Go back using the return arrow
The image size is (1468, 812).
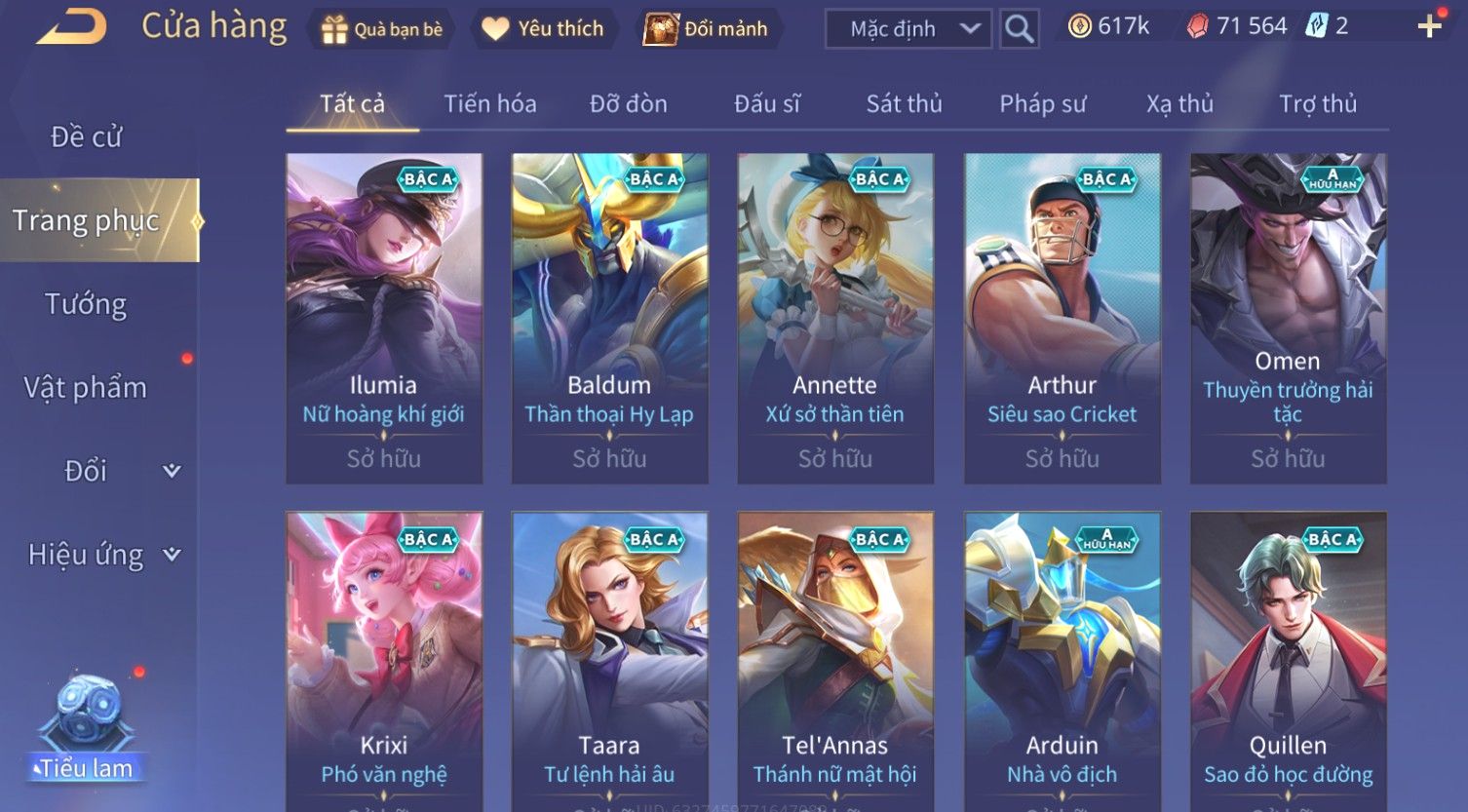71,27
